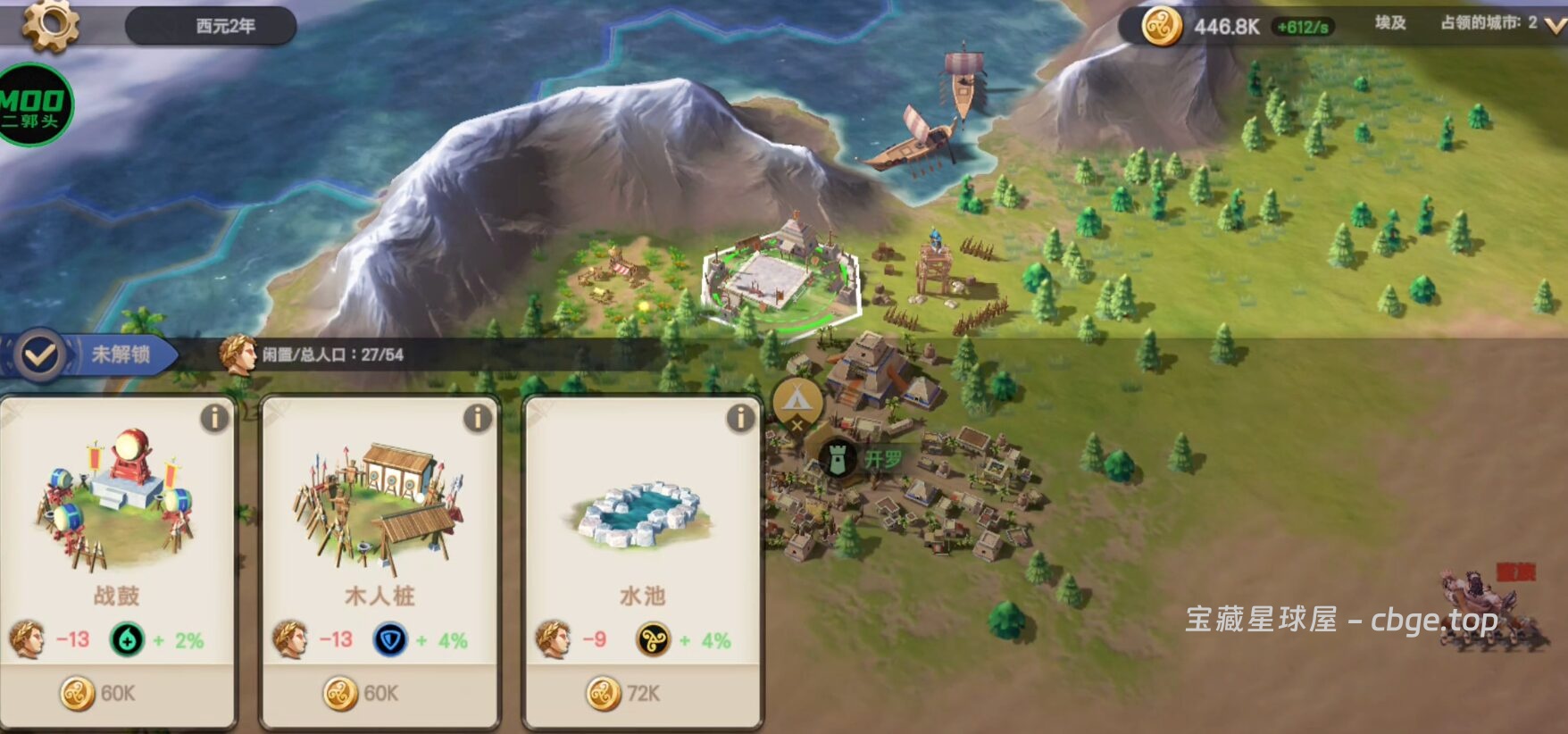Toggle the 未解锁 checkmark filter
This screenshot has width=1568, height=734.
pos(40,355)
